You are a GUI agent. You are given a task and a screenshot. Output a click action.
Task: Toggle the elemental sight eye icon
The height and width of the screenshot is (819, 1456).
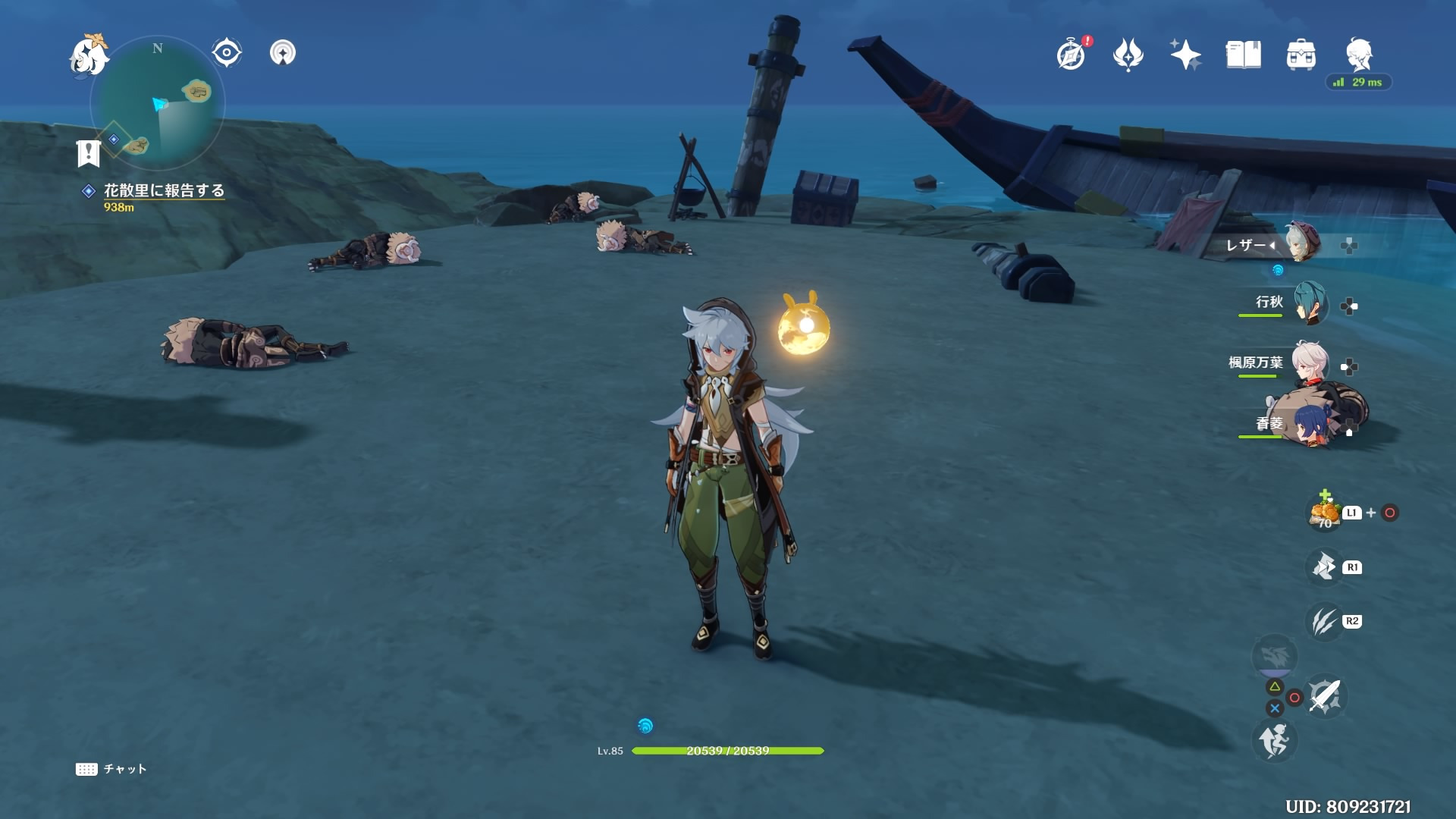click(x=226, y=52)
